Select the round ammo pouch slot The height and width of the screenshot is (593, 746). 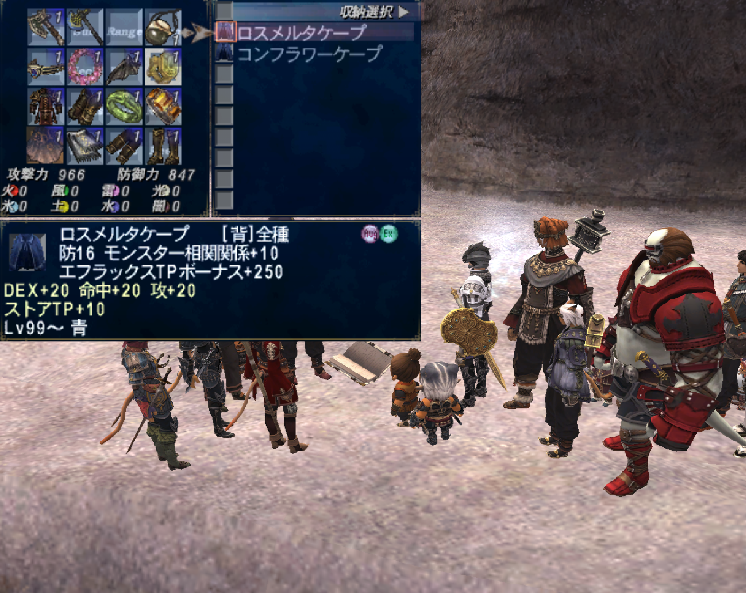(x=163, y=27)
